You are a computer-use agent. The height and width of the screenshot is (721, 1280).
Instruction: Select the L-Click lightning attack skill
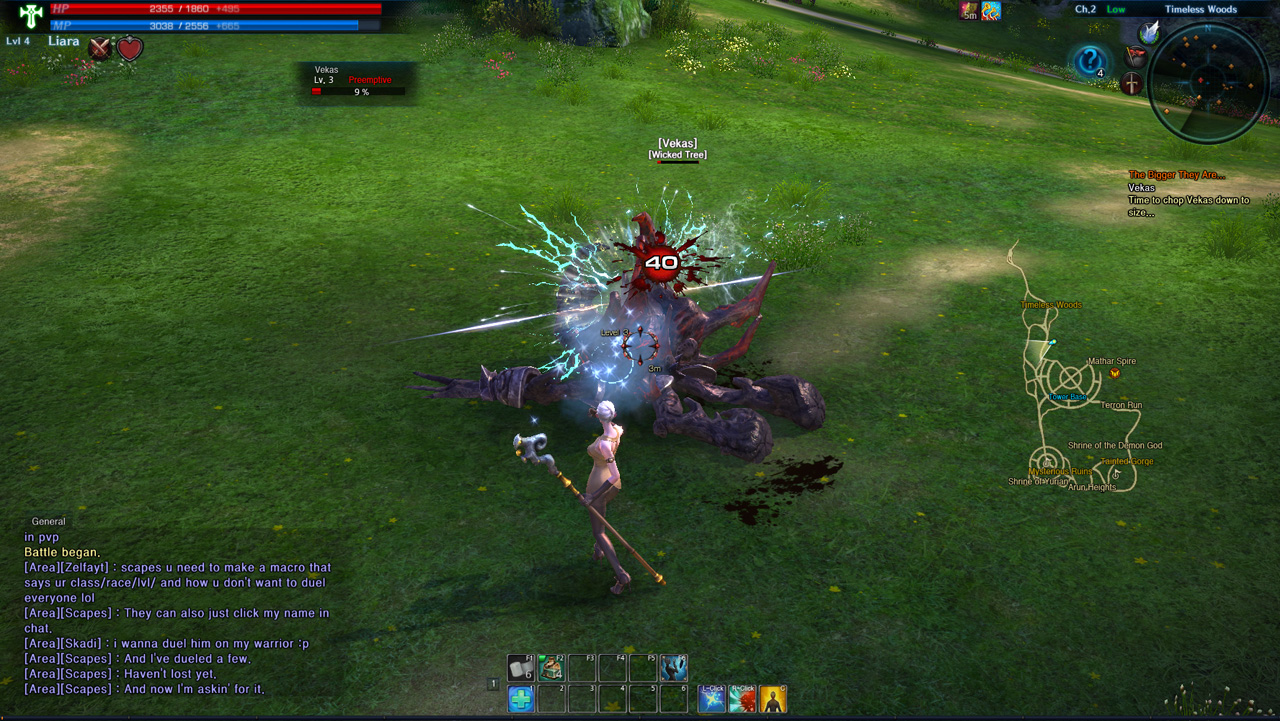tap(712, 698)
